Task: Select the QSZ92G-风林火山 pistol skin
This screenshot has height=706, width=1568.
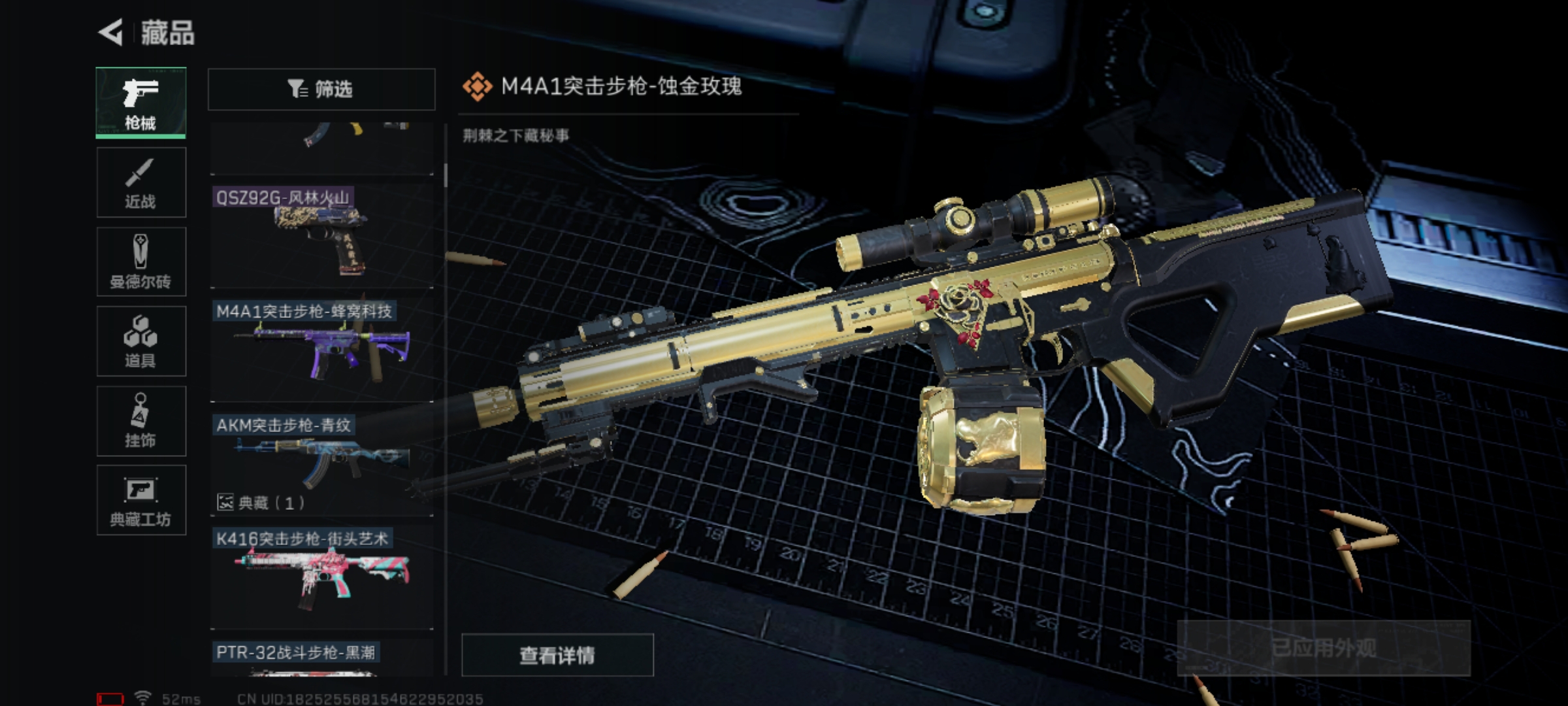Action: 321,235
